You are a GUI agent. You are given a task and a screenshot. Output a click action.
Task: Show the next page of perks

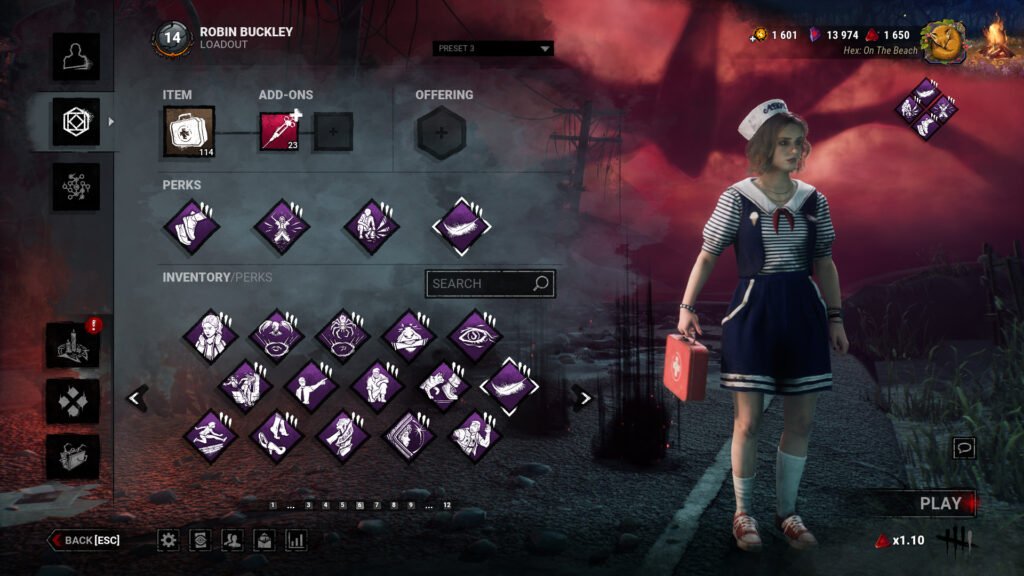584,398
